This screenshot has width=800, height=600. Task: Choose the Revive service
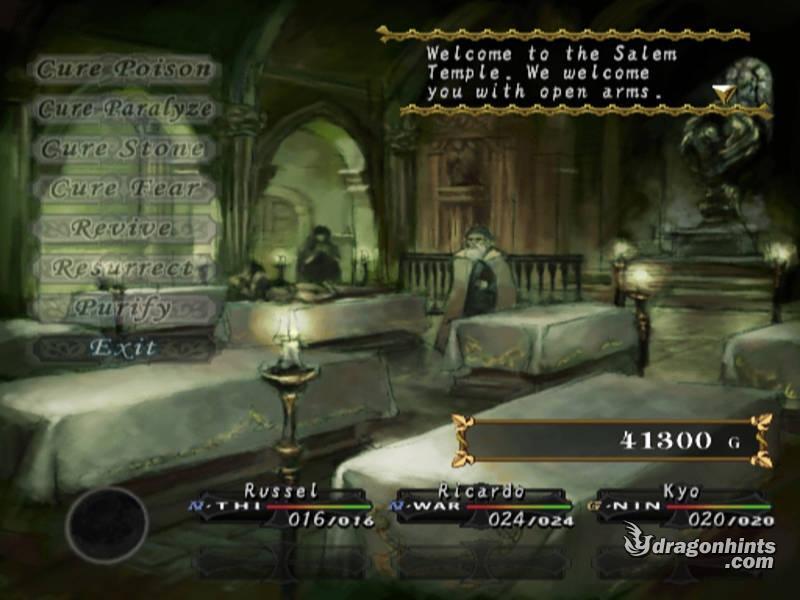click(x=124, y=228)
